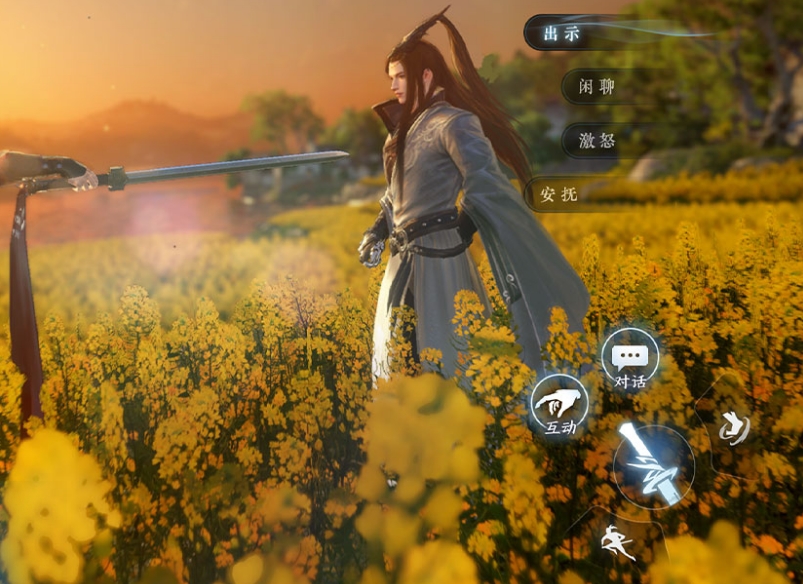
Task: Tap the 互动 interact hand icon
Action: pos(559,407)
